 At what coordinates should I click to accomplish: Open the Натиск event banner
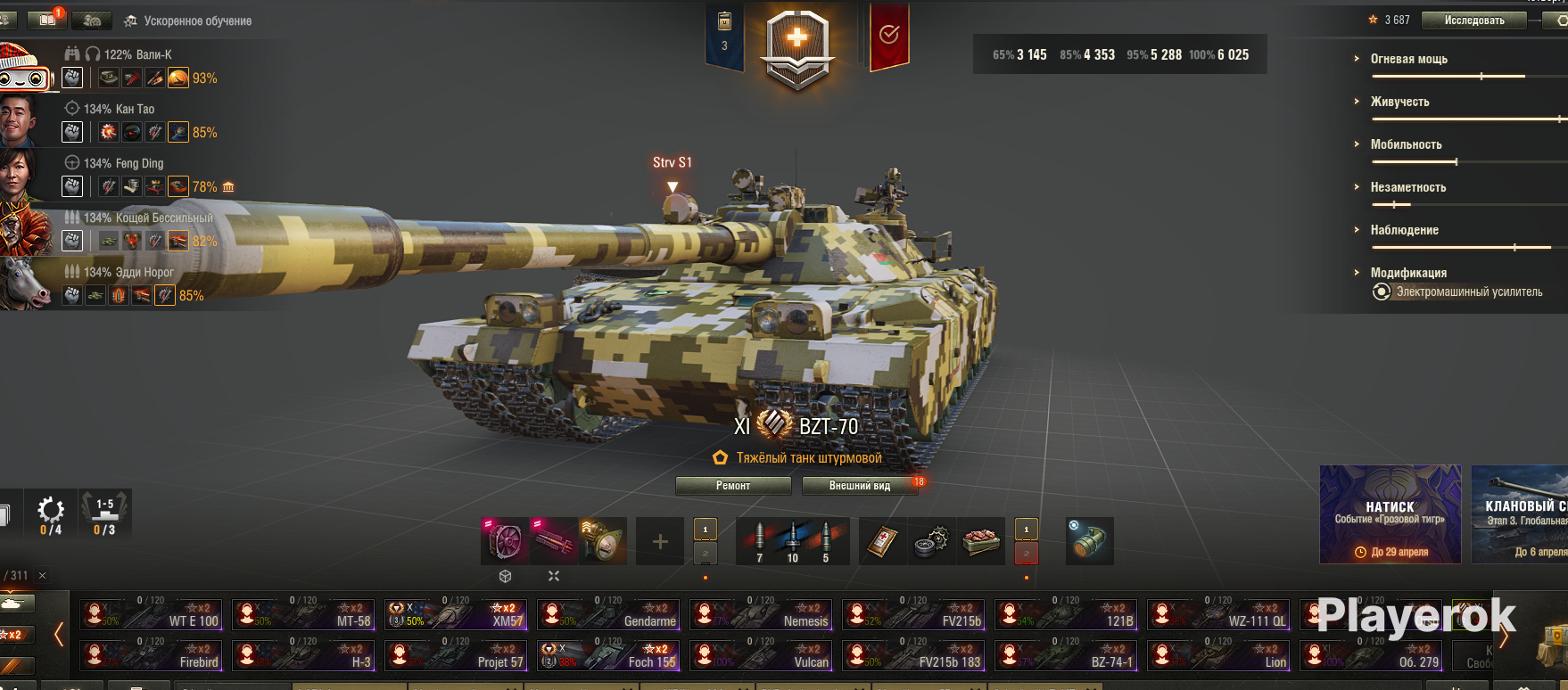(x=1390, y=514)
